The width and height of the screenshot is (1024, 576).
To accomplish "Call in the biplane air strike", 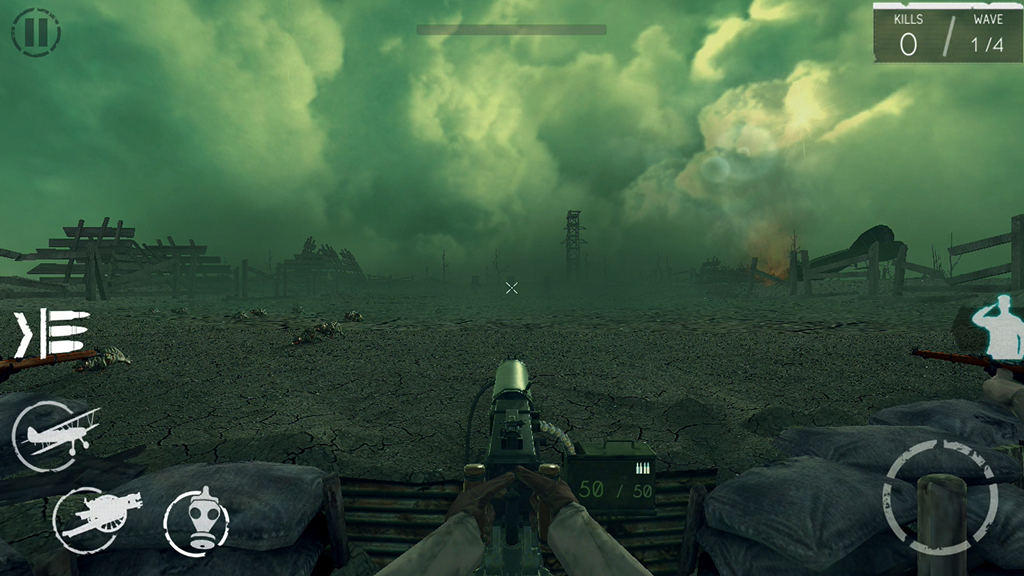I will [56, 435].
